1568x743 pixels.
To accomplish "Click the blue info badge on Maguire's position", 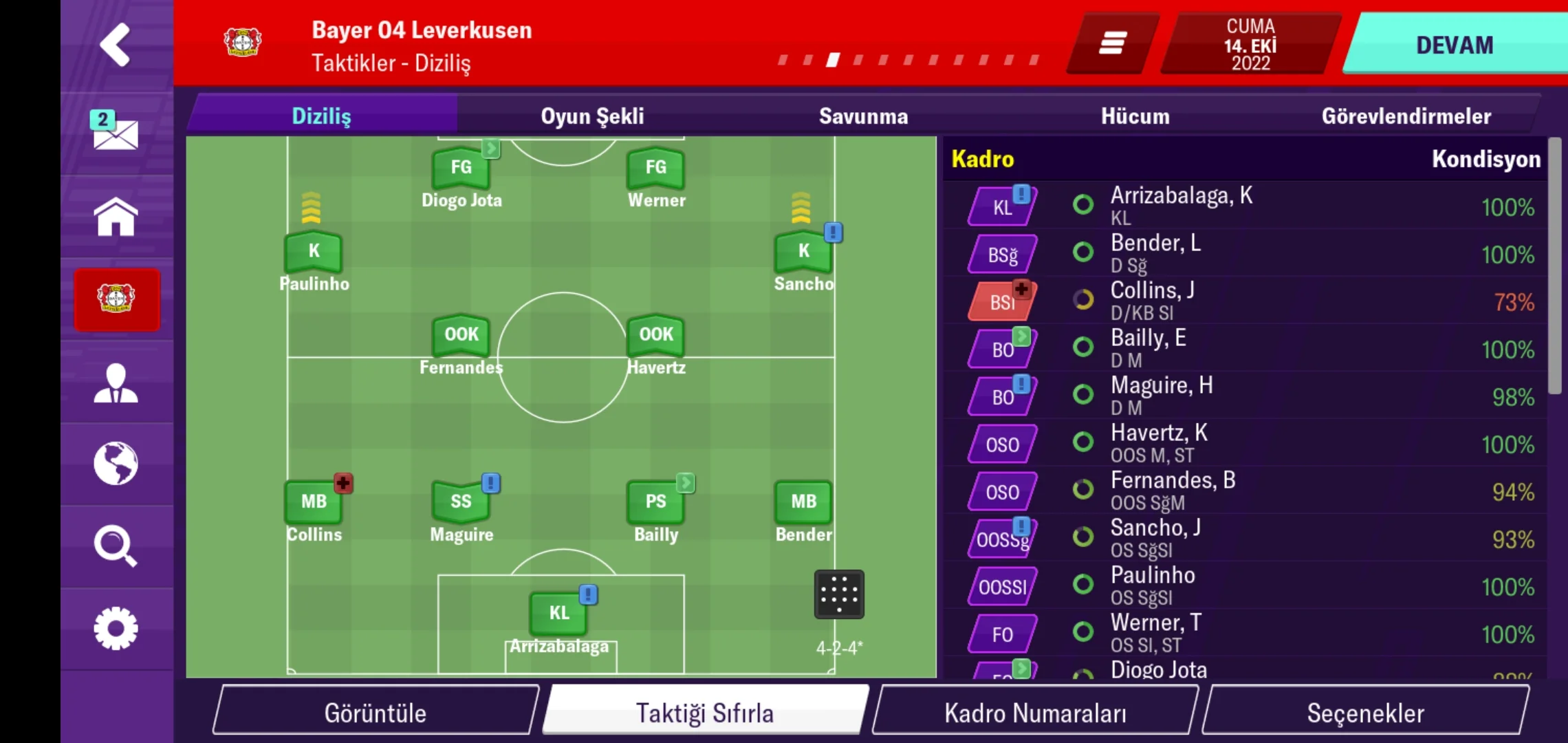I will pyautogui.click(x=490, y=484).
